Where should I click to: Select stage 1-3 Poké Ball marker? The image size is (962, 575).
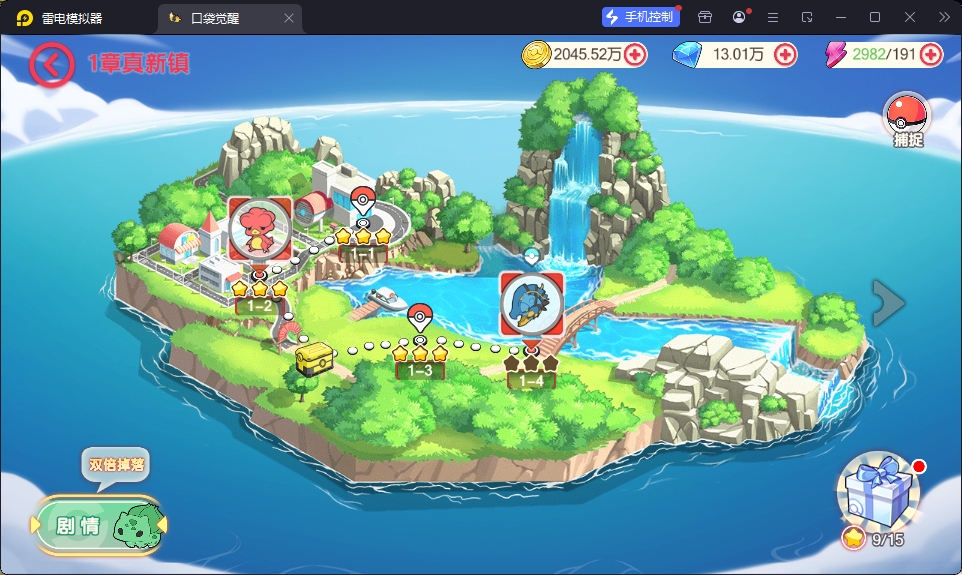click(x=420, y=316)
